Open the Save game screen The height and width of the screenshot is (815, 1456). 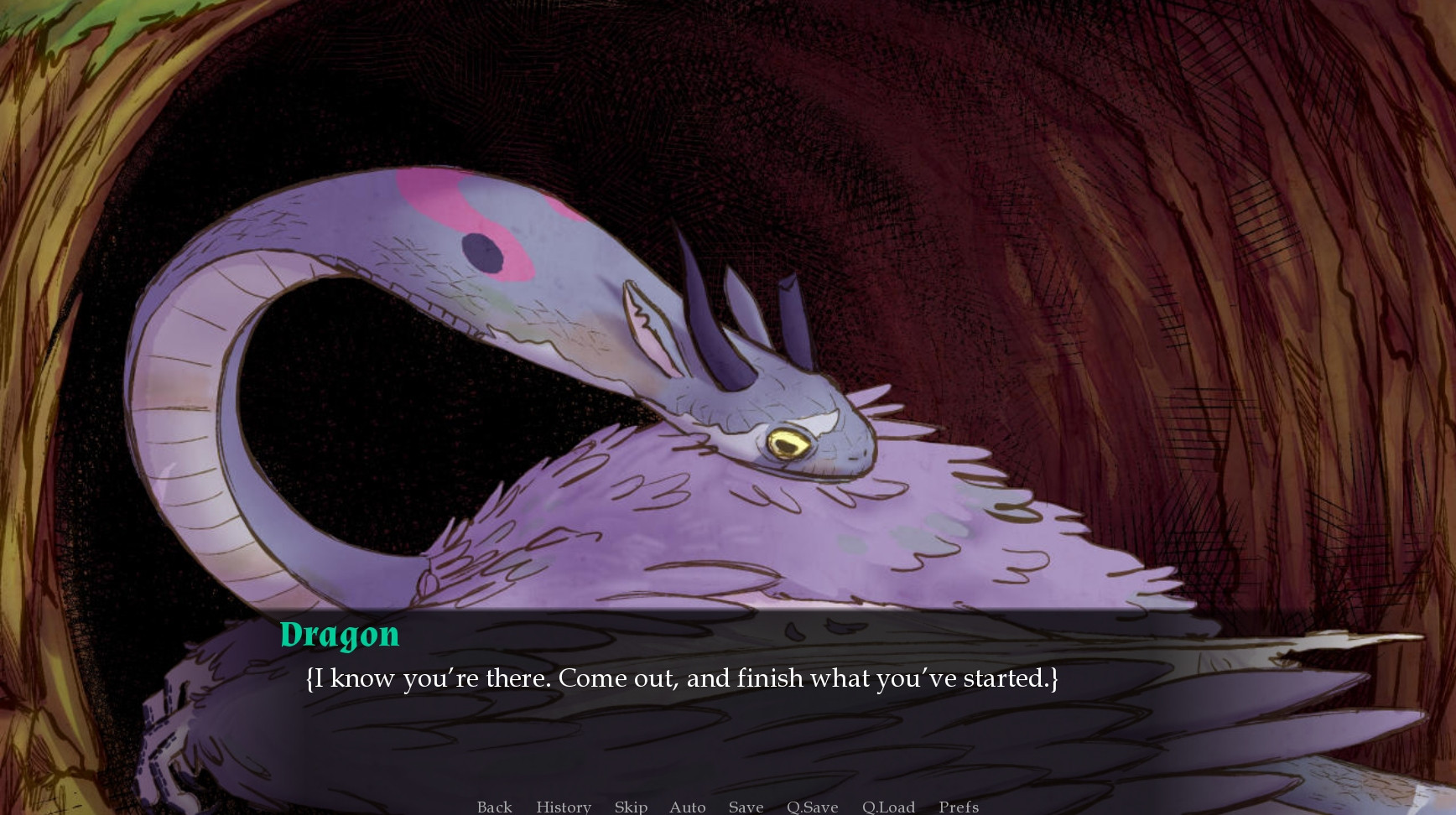pyautogui.click(x=746, y=807)
